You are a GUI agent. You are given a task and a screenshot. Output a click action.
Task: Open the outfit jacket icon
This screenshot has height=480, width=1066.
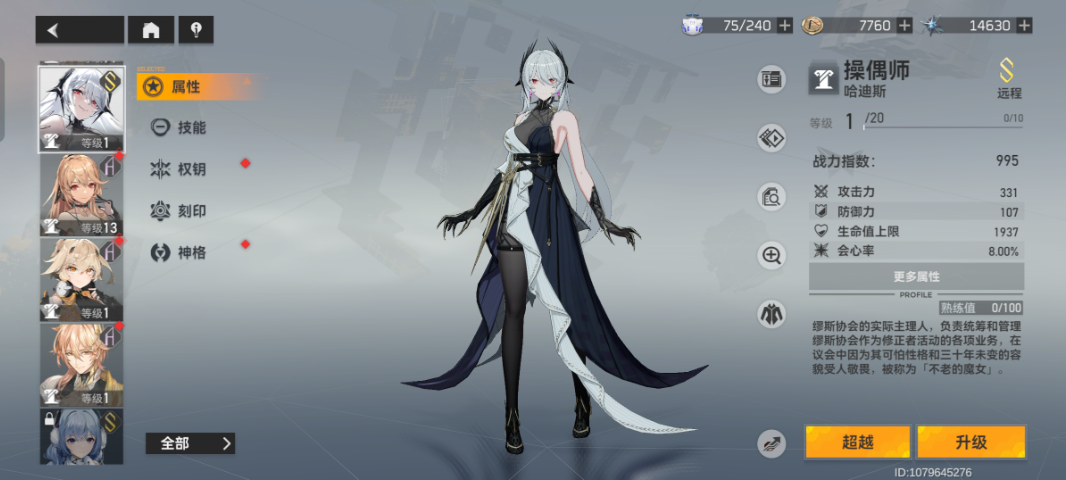(x=771, y=314)
